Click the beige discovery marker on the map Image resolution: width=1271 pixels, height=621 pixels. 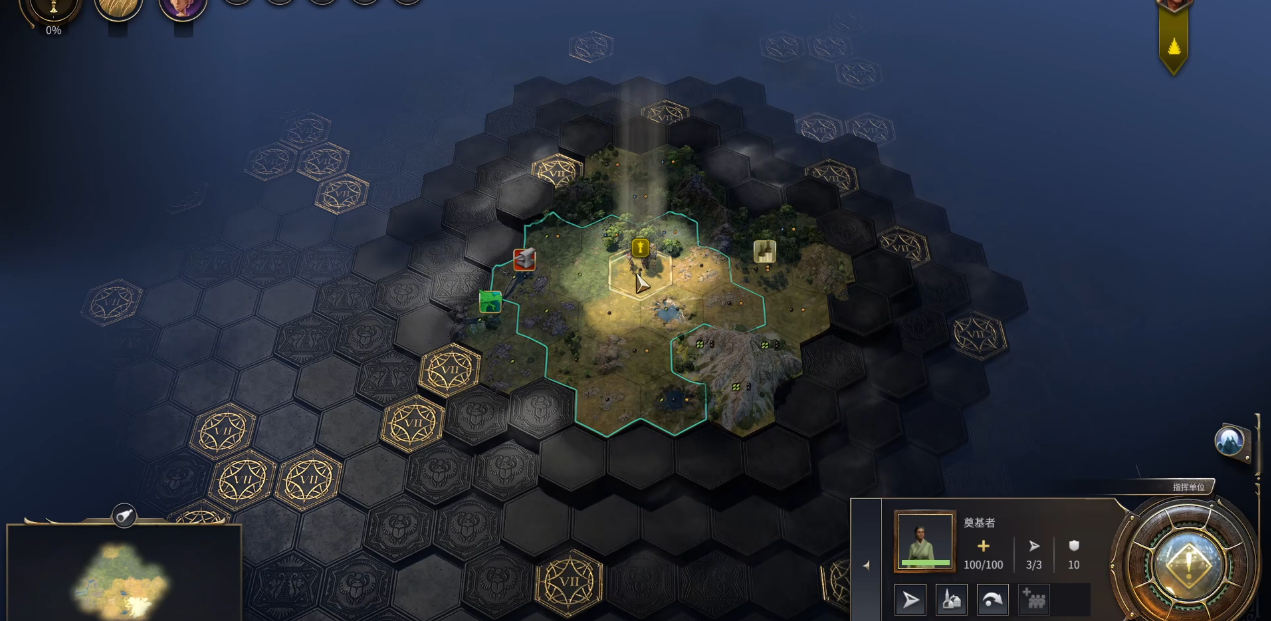click(765, 251)
